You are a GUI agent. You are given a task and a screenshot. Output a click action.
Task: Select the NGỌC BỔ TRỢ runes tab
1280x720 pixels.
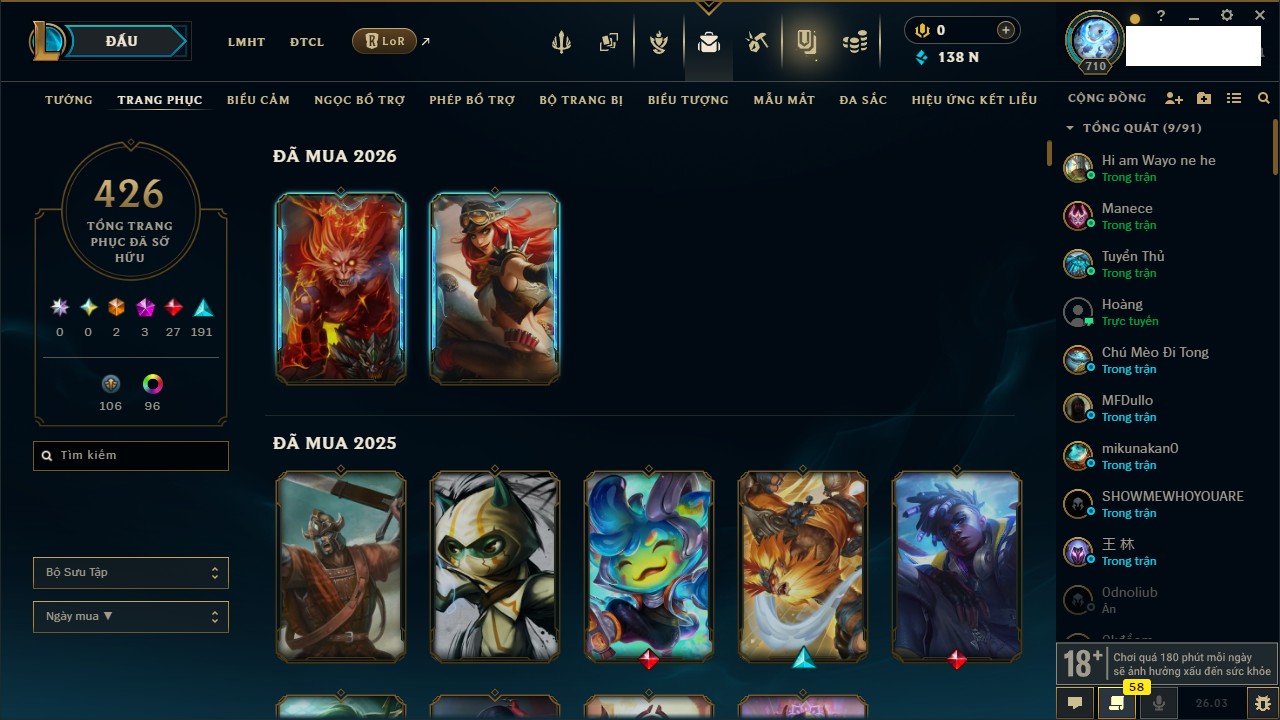click(359, 100)
